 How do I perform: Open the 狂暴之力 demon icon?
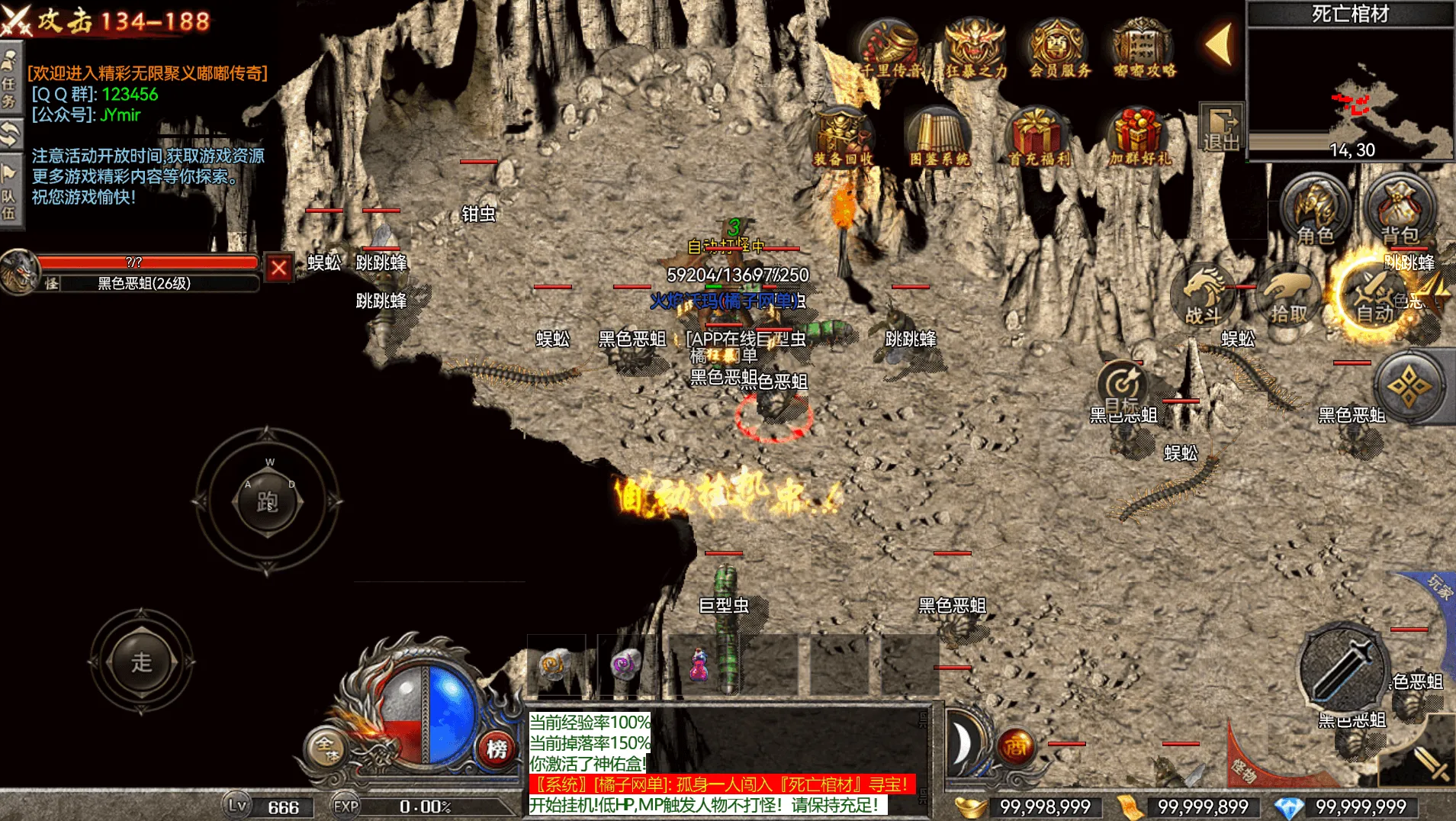pyautogui.click(x=975, y=50)
